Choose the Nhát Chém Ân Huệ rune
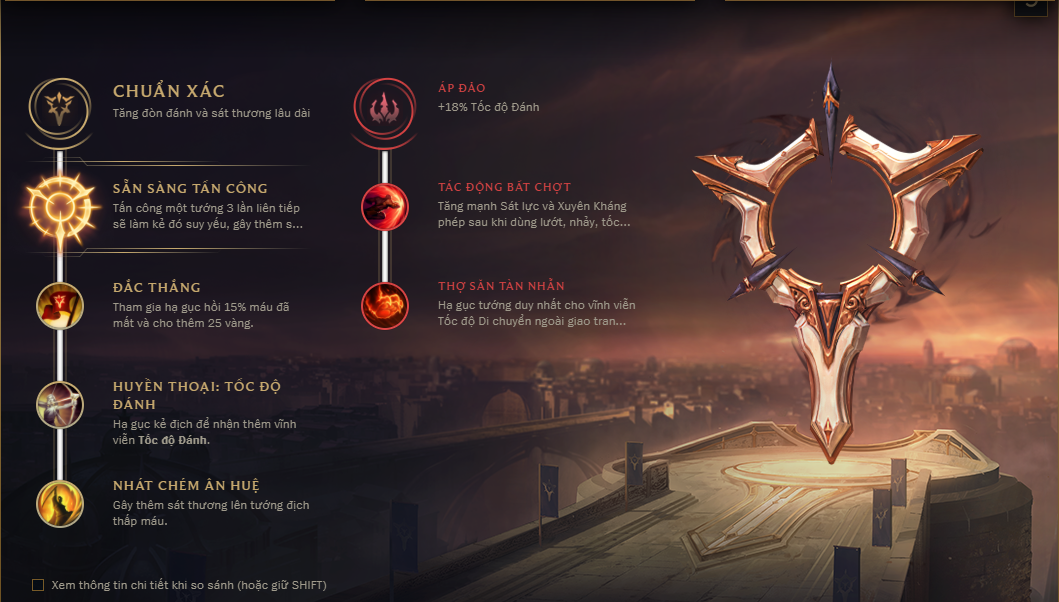 [60, 503]
